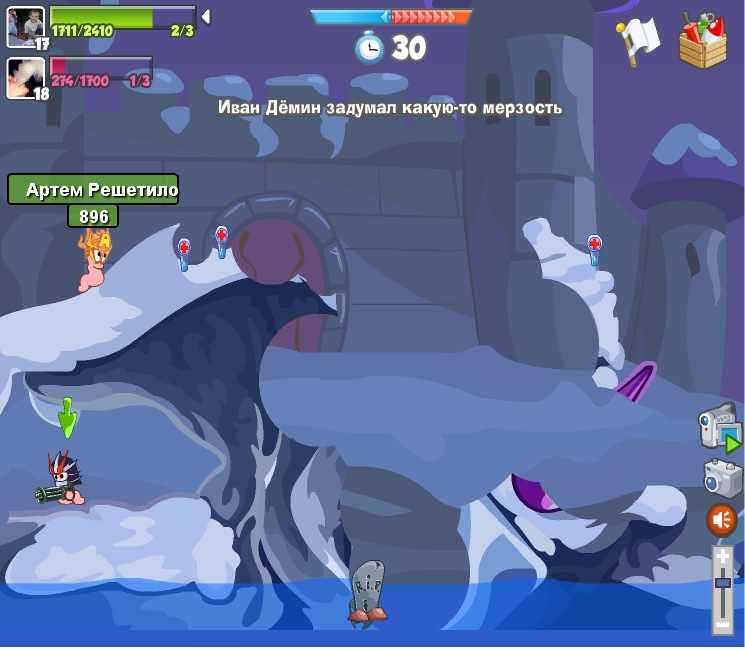Zoom in using the plus button

click(722, 556)
